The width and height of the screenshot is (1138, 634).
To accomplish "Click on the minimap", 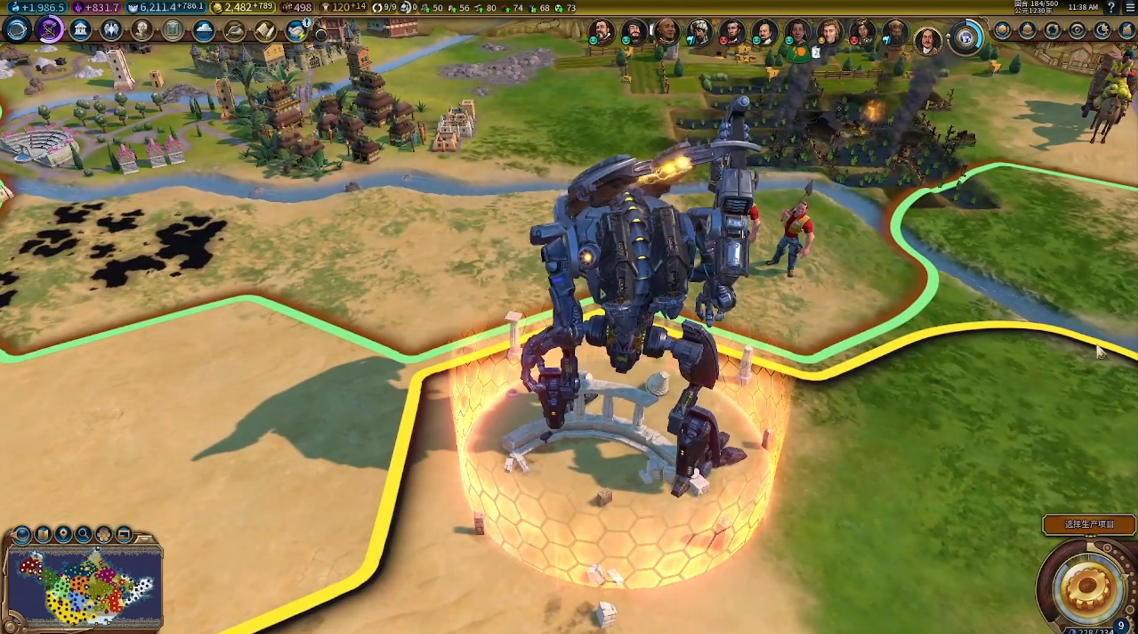I will pyautogui.click(x=84, y=586).
